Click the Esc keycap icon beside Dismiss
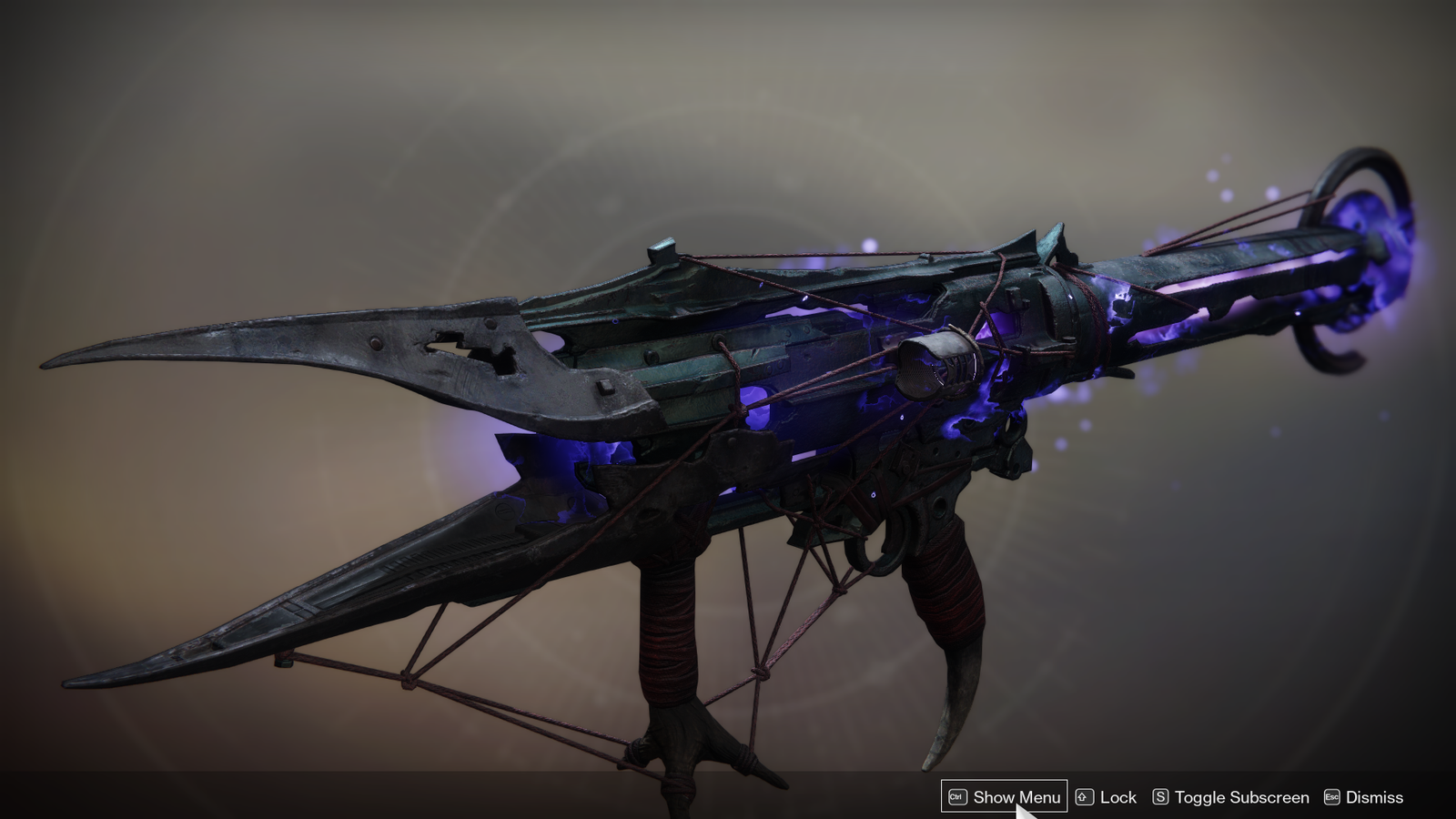Viewport: 1456px width, 819px height. tap(1331, 797)
